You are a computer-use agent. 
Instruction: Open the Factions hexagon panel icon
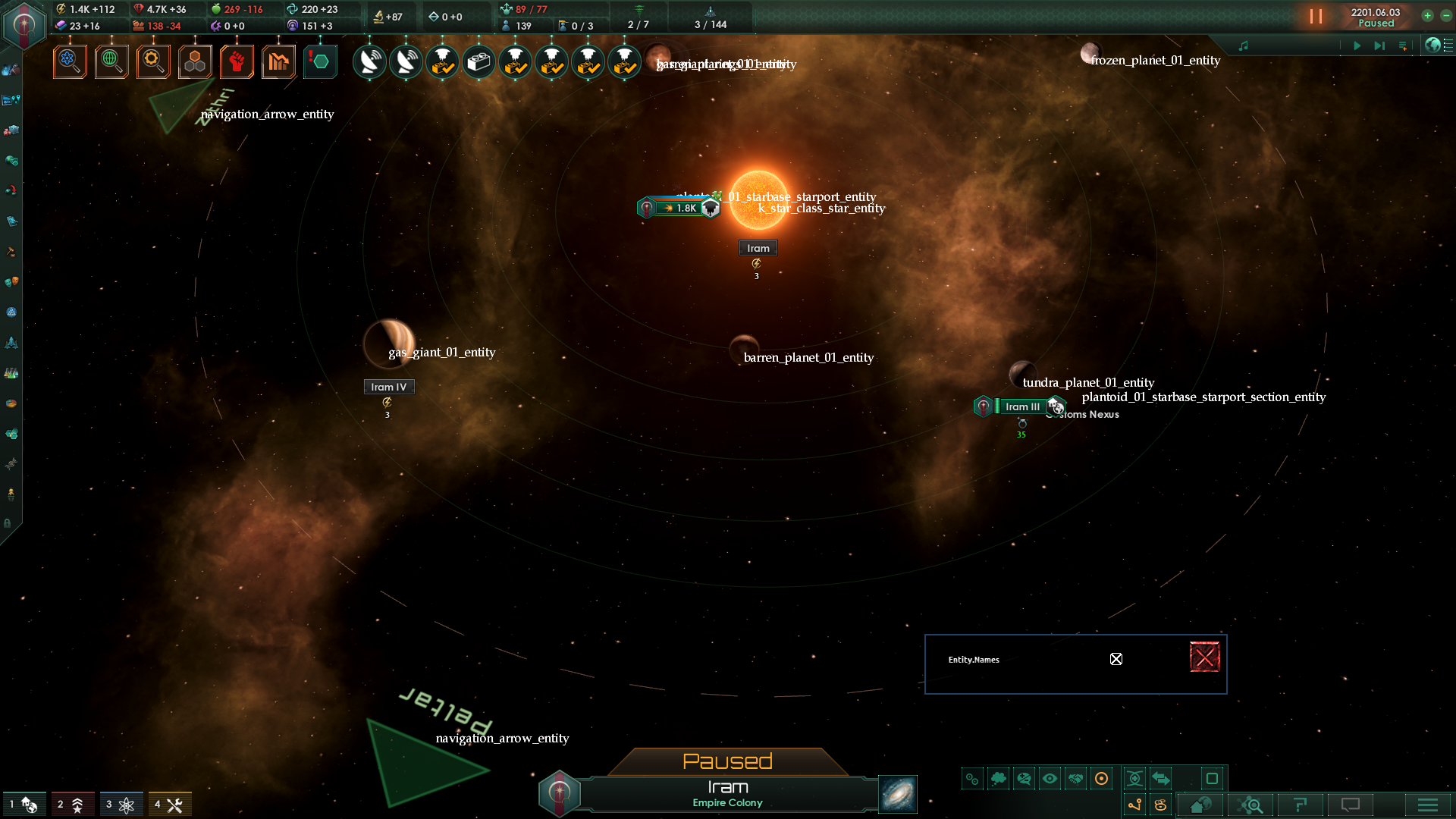point(195,61)
